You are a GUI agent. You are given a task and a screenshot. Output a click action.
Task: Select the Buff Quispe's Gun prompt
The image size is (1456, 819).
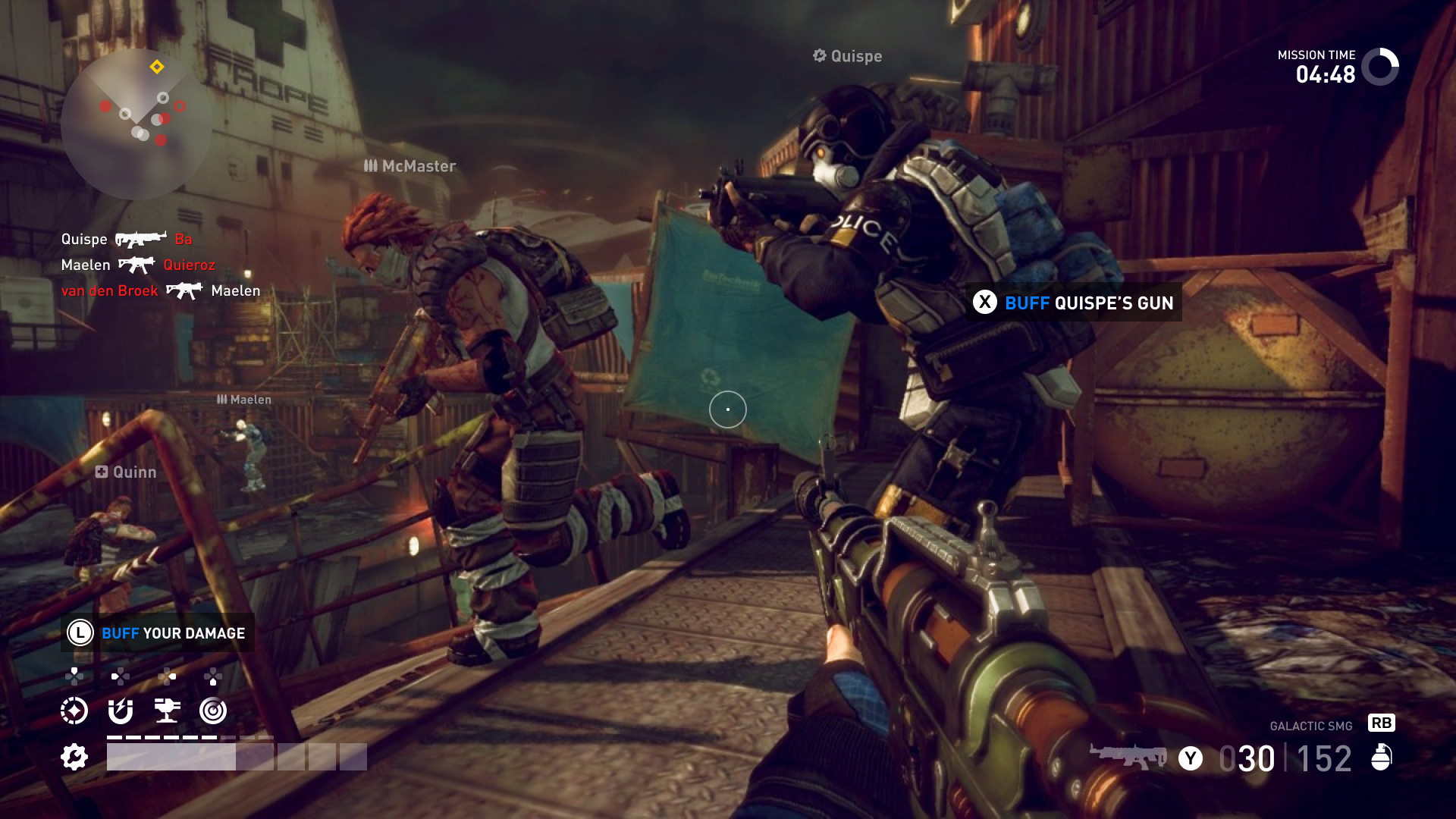point(1074,303)
